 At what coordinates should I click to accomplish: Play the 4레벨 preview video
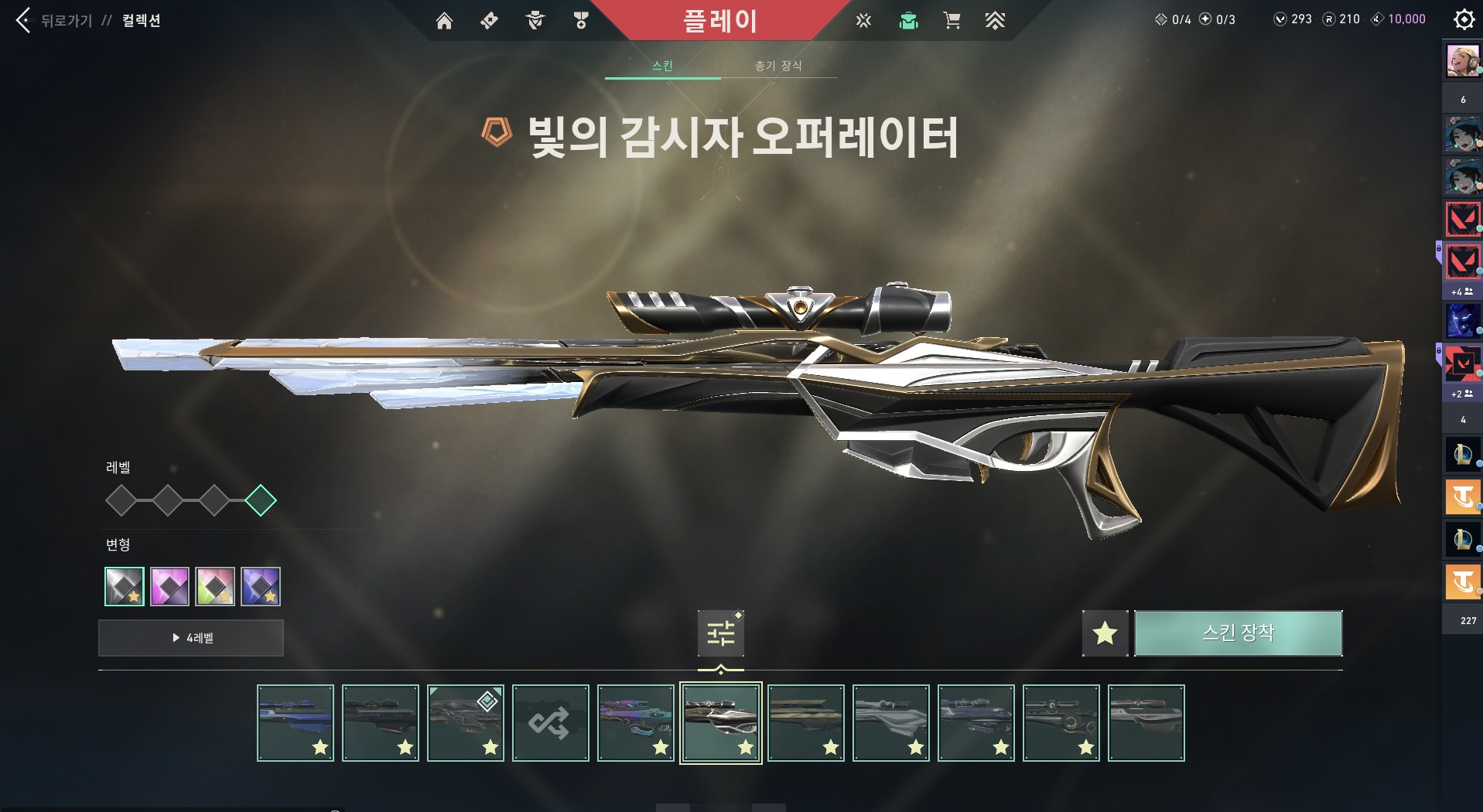tap(191, 638)
